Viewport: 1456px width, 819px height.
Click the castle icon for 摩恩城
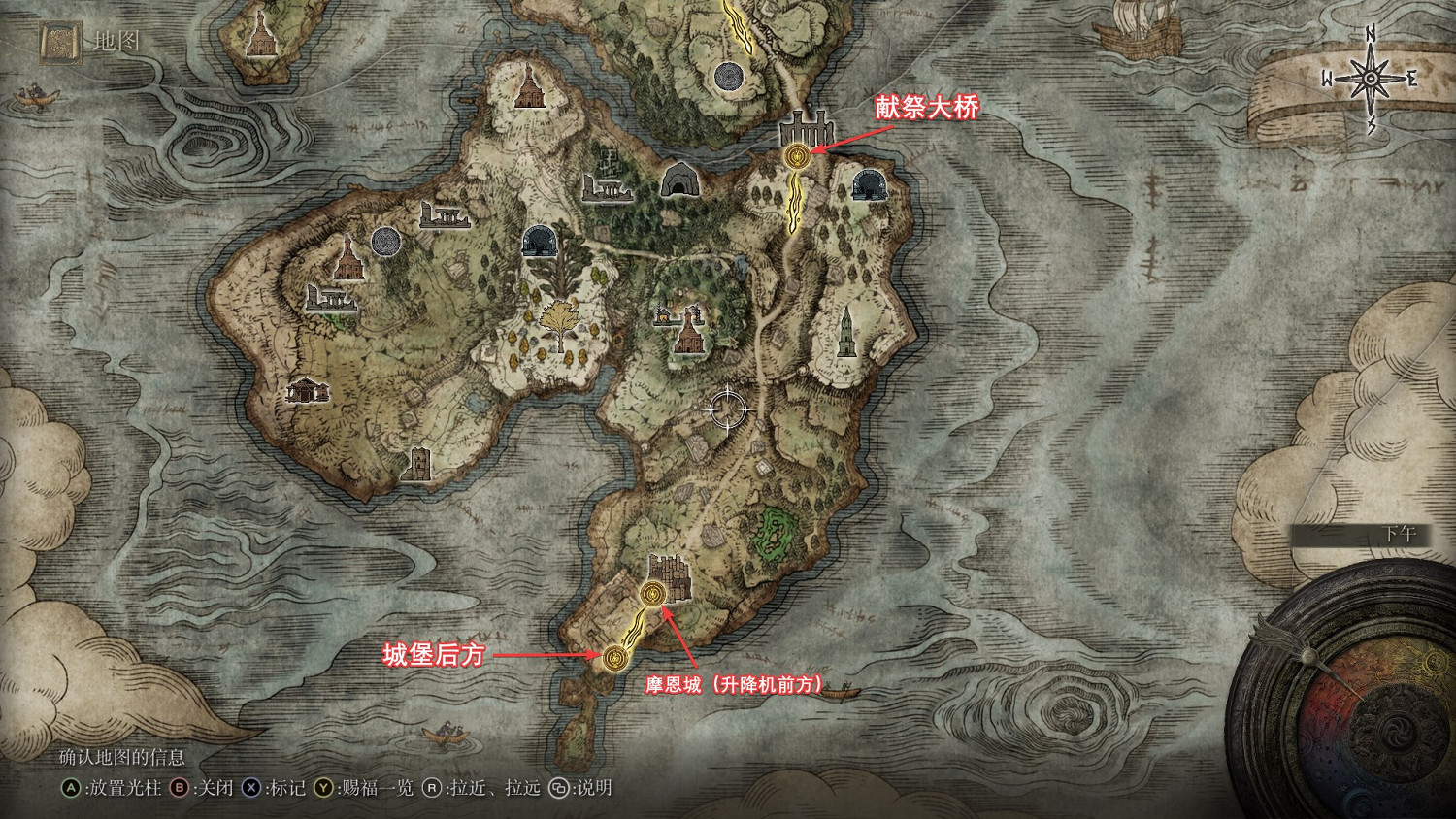point(668,576)
